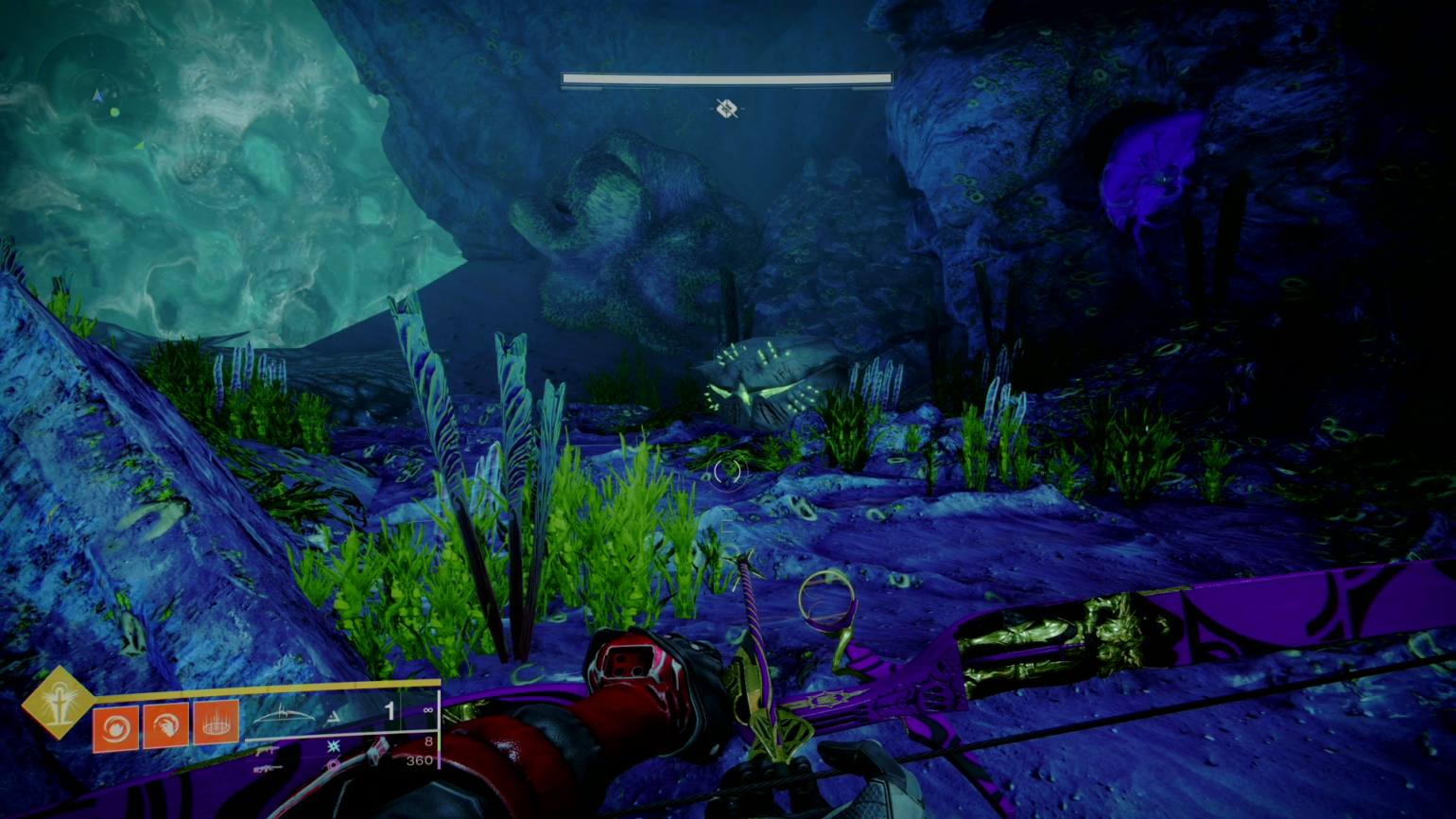Click the '360' heavy ammo counter
The width and height of the screenshot is (1456, 819).
(421, 761)
